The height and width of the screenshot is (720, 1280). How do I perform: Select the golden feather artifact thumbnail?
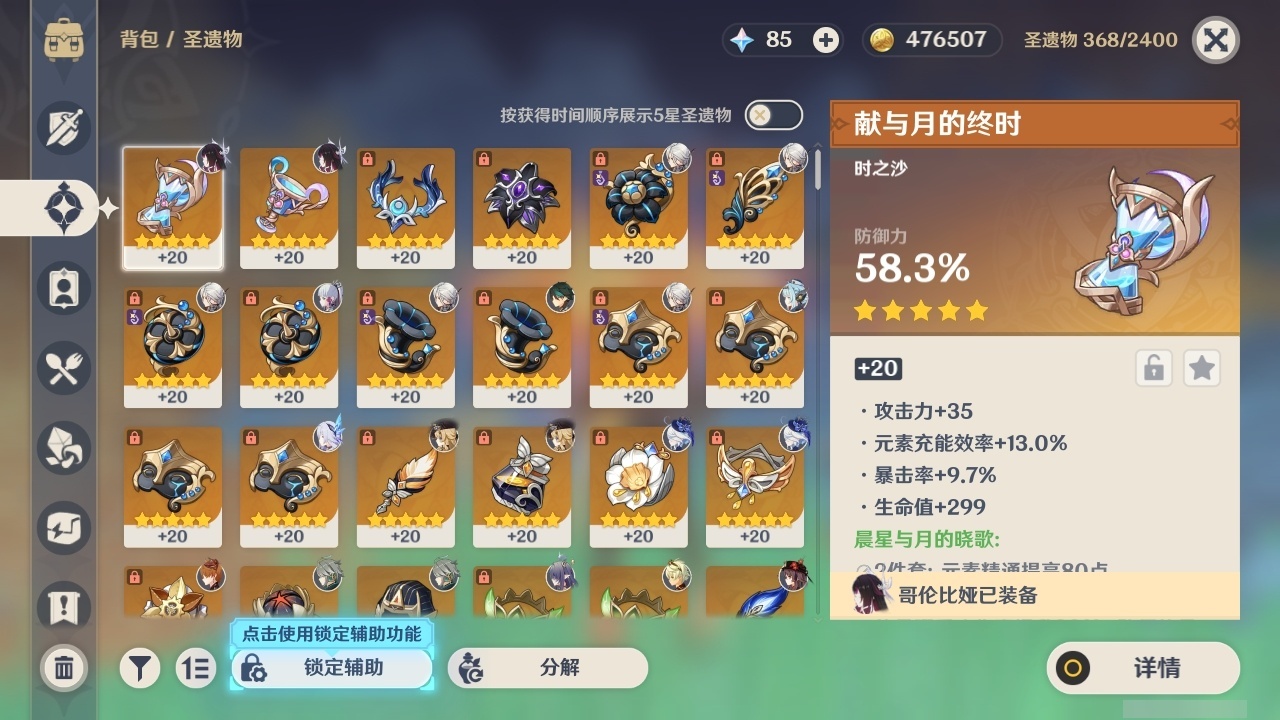pos(405,483)
